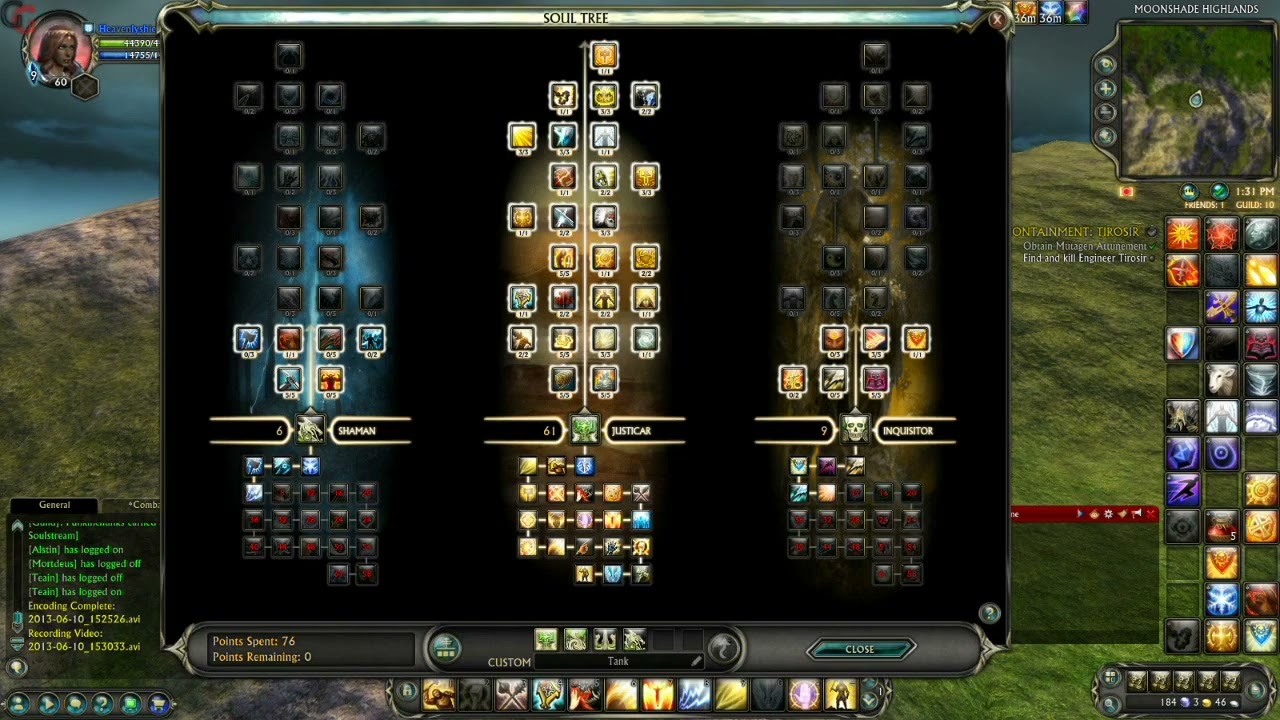The image size is (1280, 720).
Task: Close the Soul Tree with the CLOSE button
Action: click(x=860, y=649)
